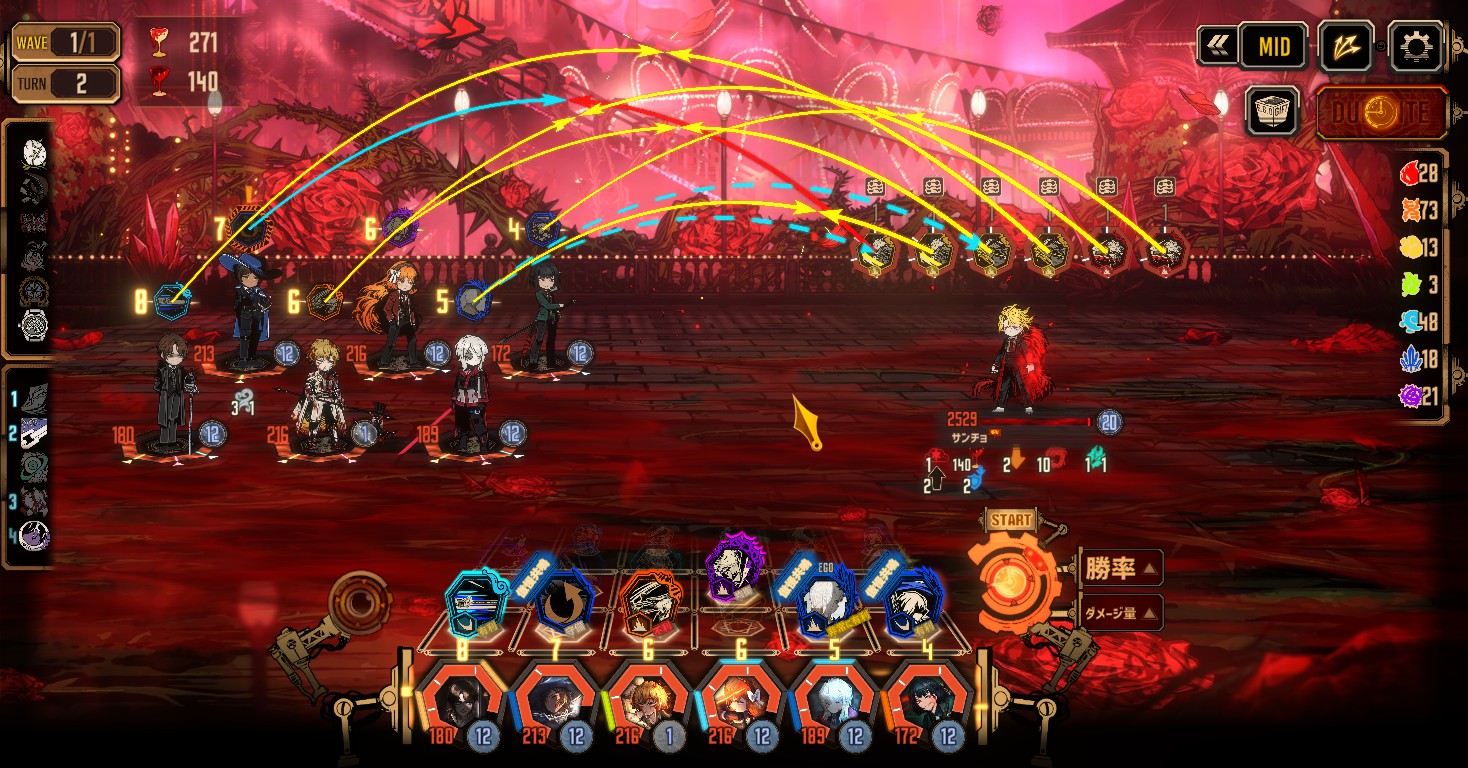Select the white-haired sinner portrait with 189 HP
1468x768 pixels.
[x=835, y=701]
